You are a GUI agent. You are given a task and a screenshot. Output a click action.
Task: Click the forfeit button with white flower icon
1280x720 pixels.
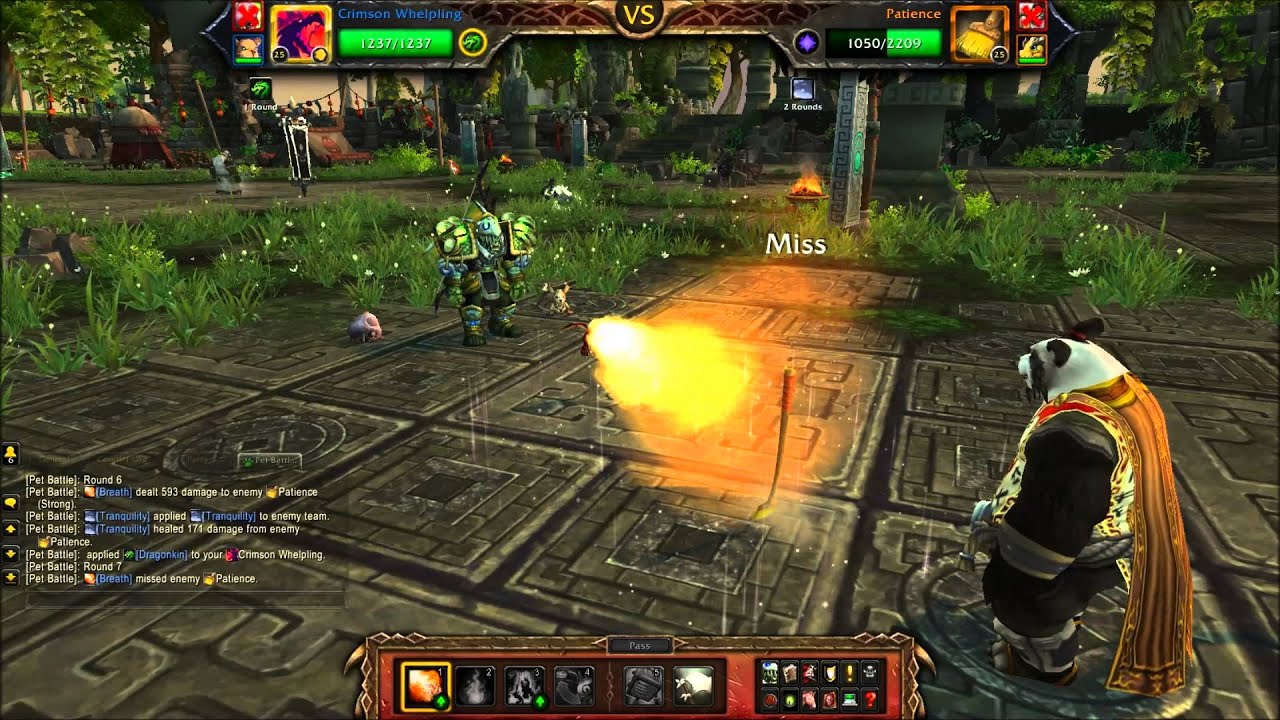(x=693, y=685)
